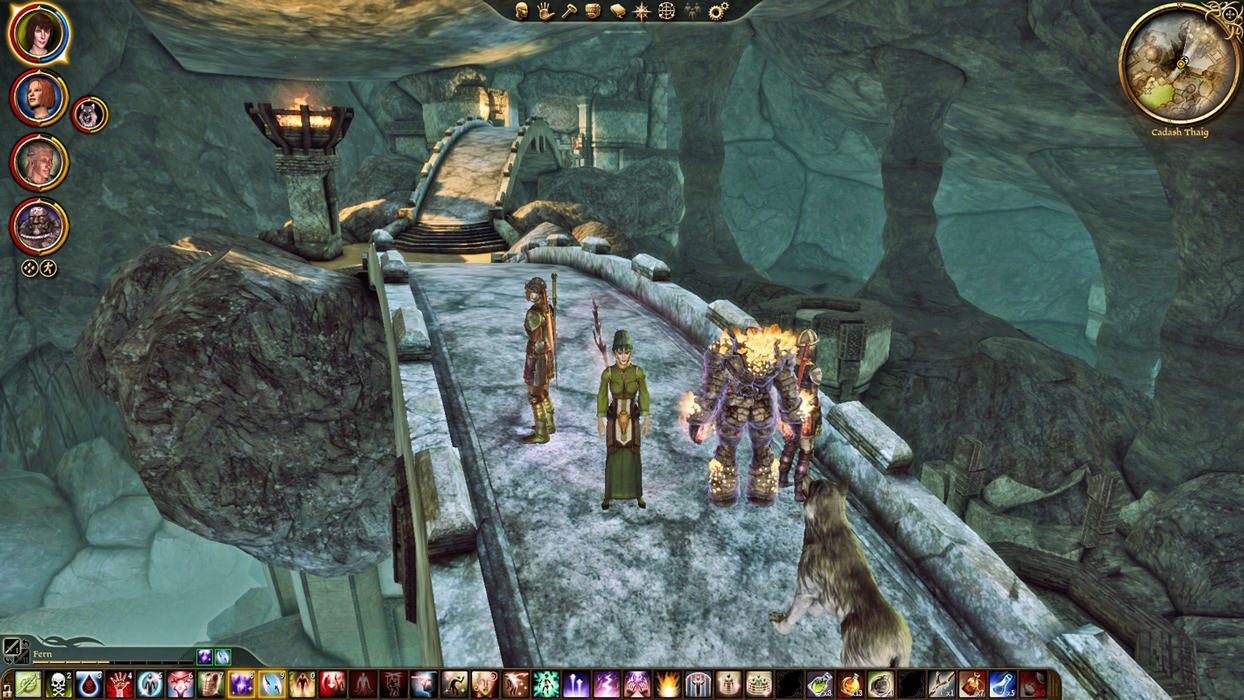Select the brown-haired woman's party portrait

[x=38, y=34]
